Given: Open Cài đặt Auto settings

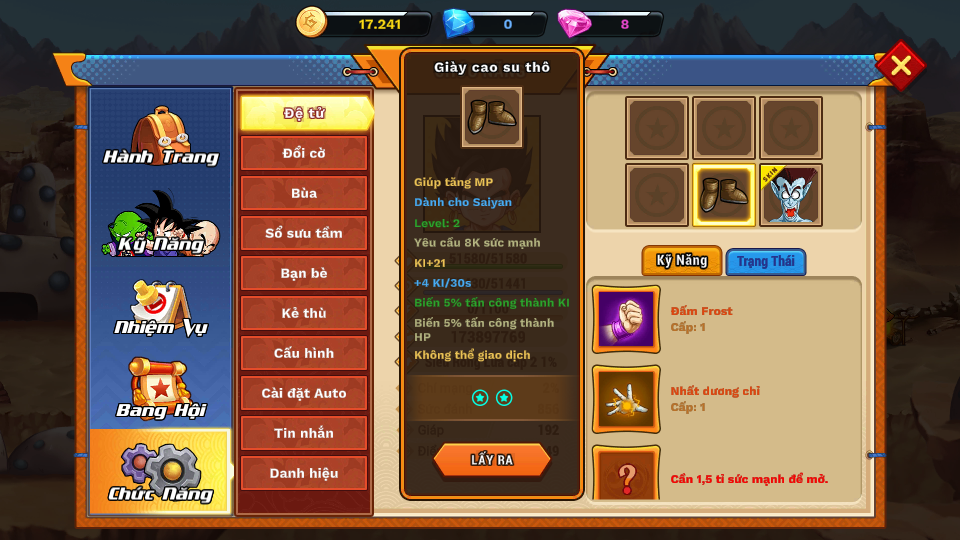Looking at the screenshot, I should tap(304, 393).
